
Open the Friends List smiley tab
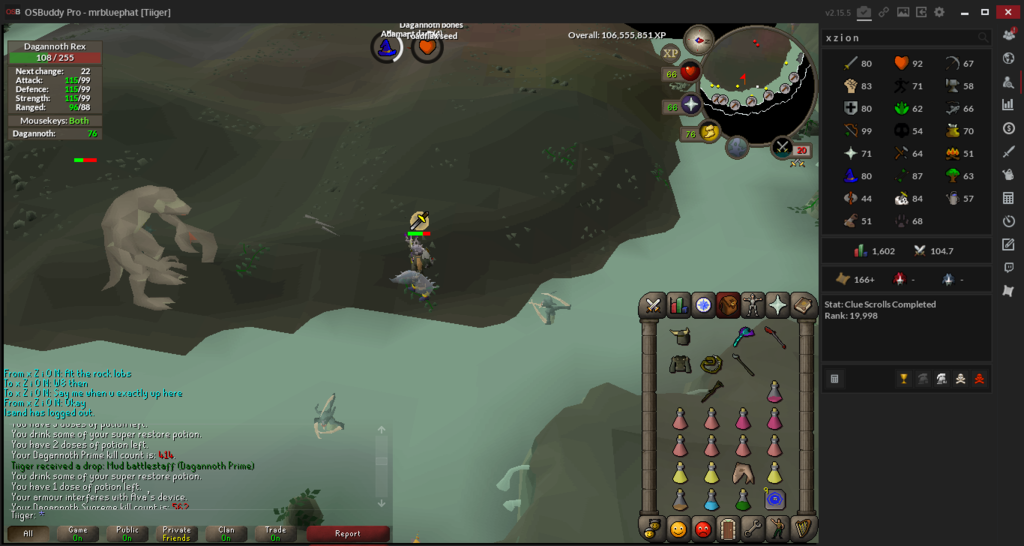coord(679,528)
